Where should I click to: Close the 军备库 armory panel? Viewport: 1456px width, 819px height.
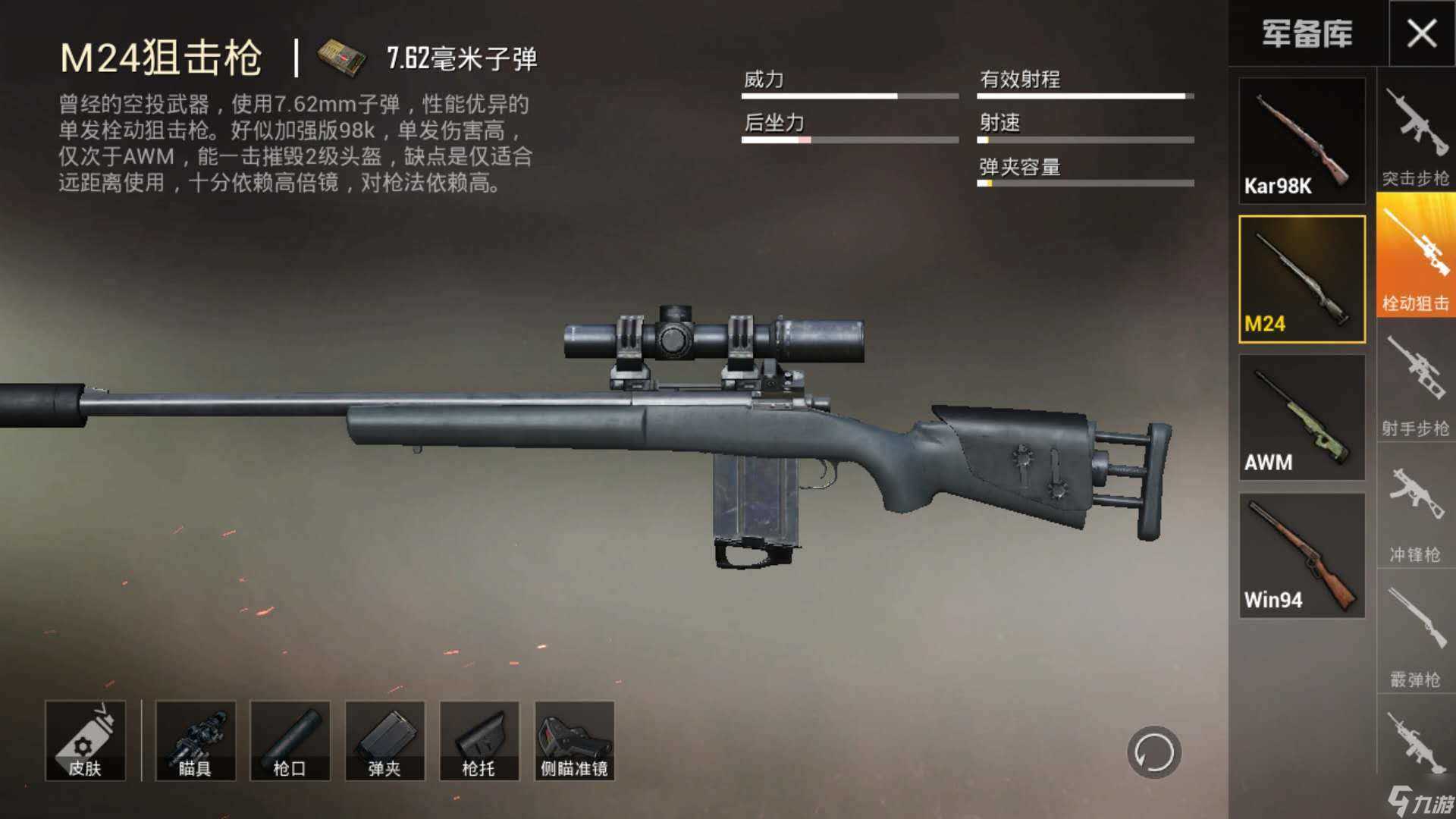click(x=1424, y=34)
